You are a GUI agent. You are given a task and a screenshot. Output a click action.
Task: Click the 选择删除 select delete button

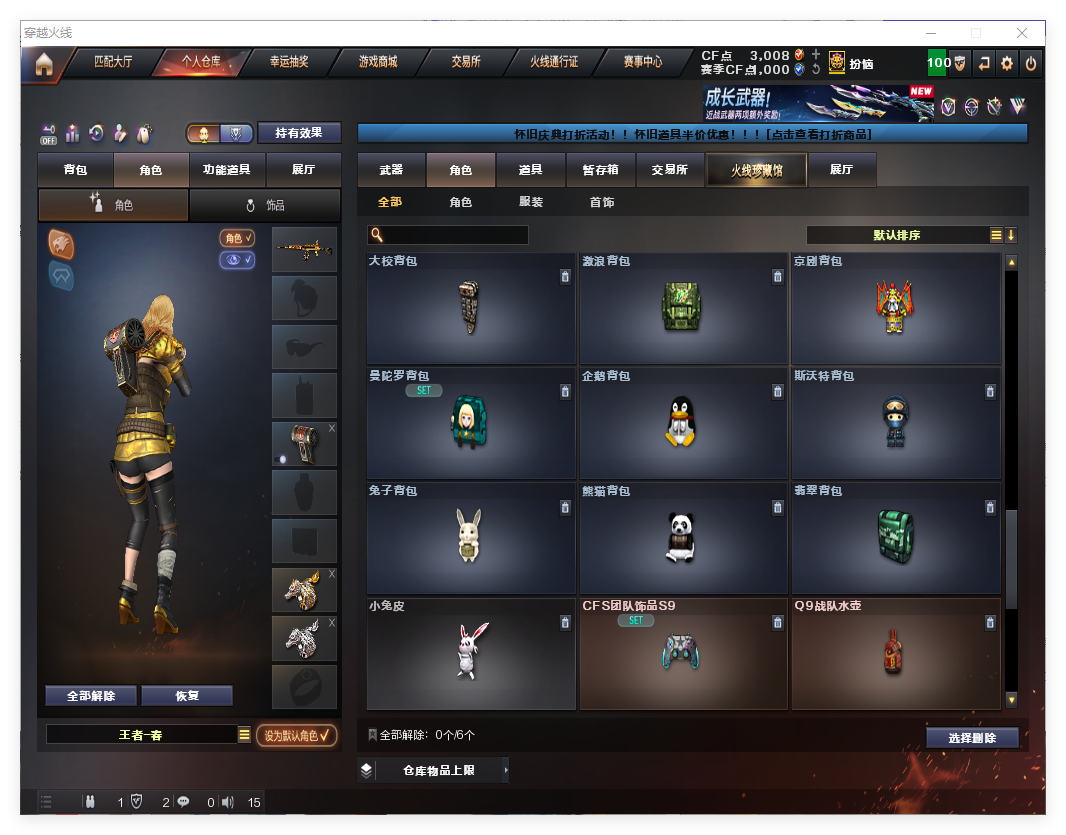[x=972, y=738]
